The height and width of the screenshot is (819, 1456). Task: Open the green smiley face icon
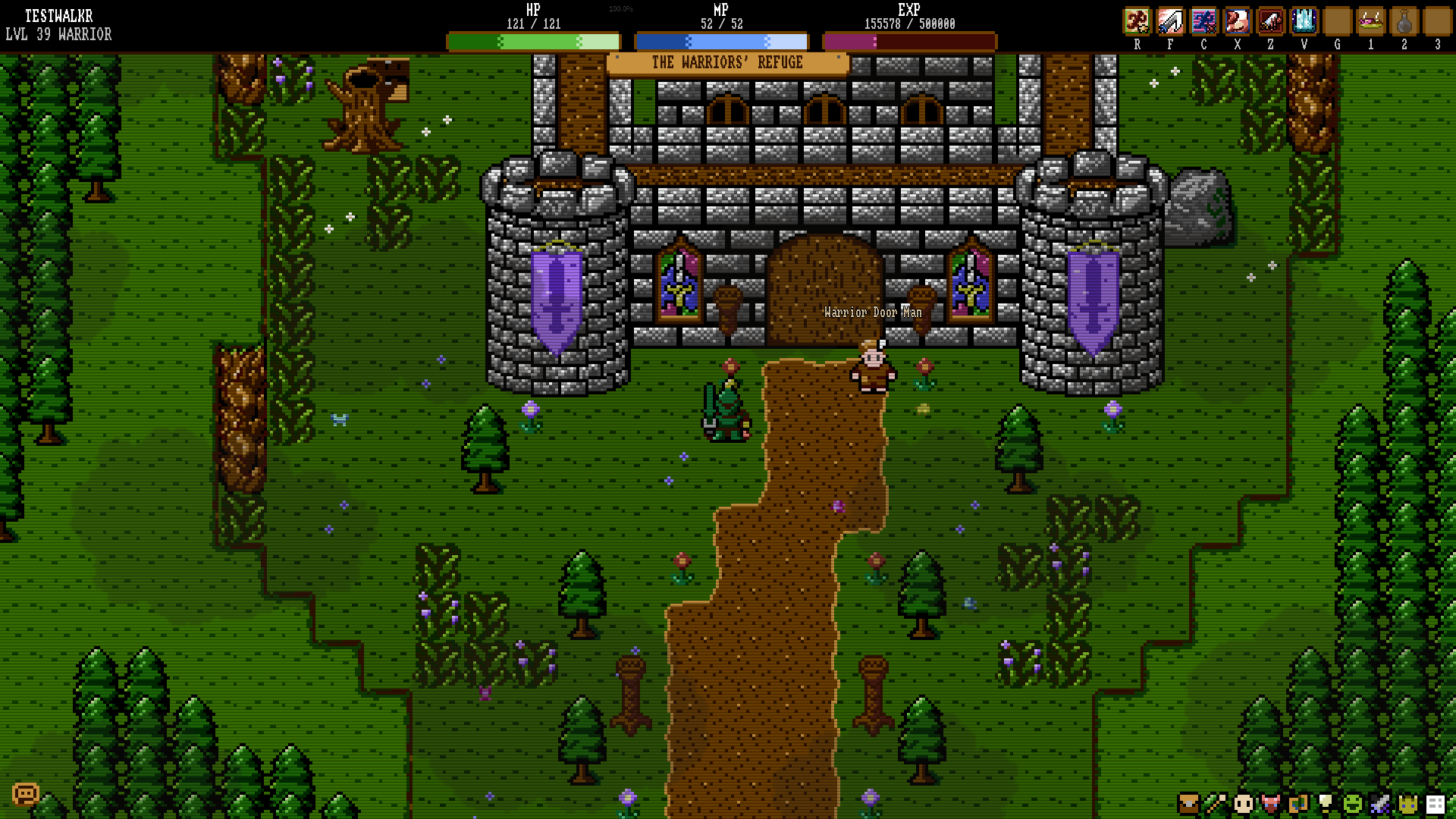[1353, 803]
